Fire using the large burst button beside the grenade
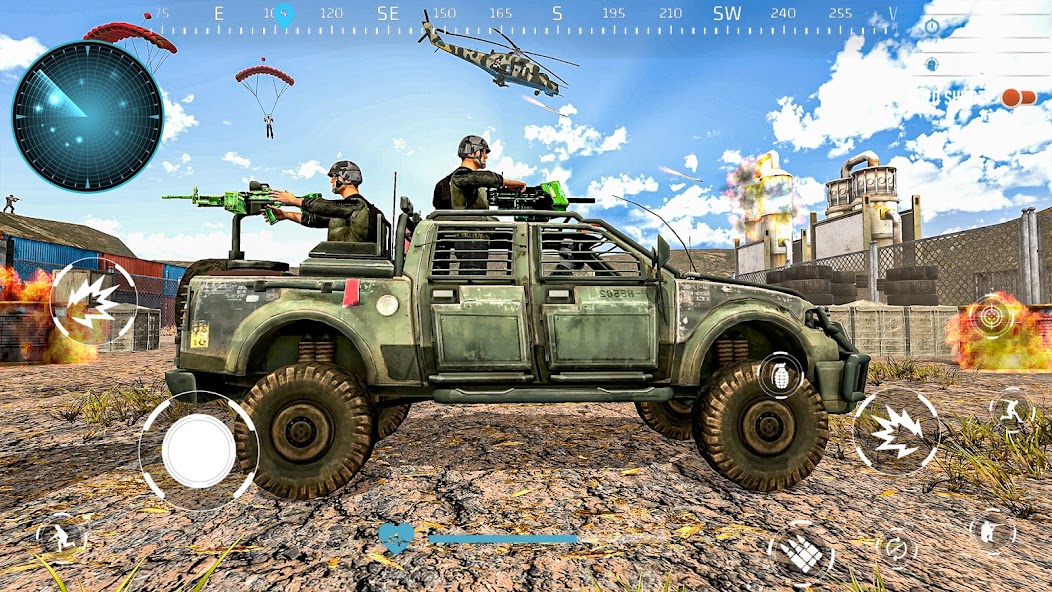The height and width of the screenshot is (592, 1052). (x=895, y=431)
